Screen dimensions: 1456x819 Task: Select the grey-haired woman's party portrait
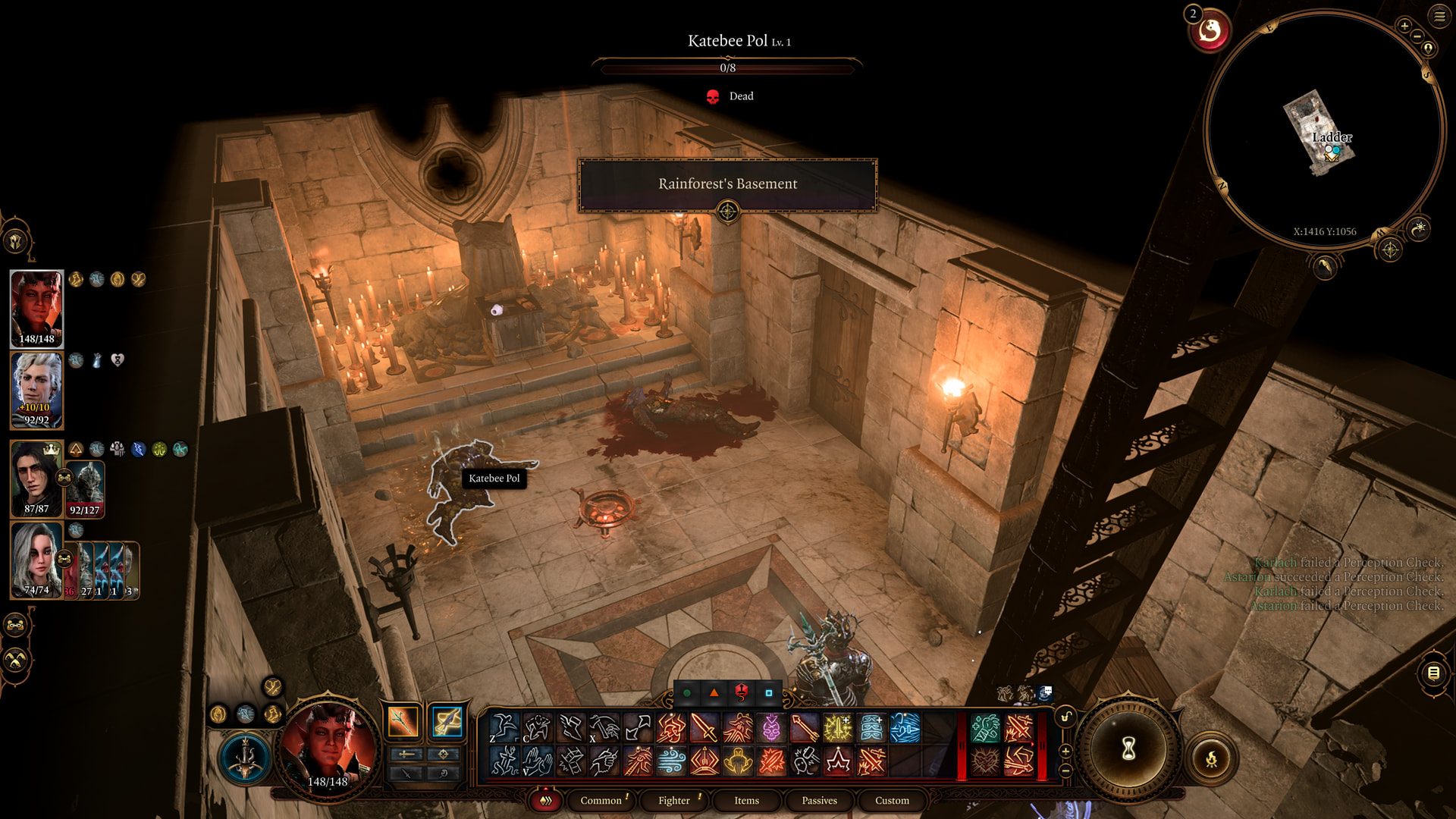pyautogui.click(x=36, y=560)
